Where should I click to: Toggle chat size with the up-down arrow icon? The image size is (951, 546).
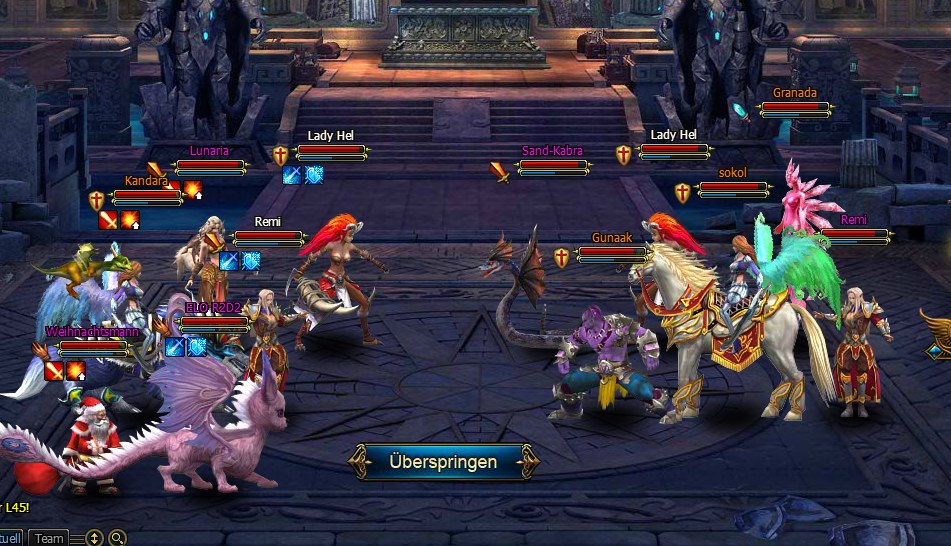[x=94, y=538]
